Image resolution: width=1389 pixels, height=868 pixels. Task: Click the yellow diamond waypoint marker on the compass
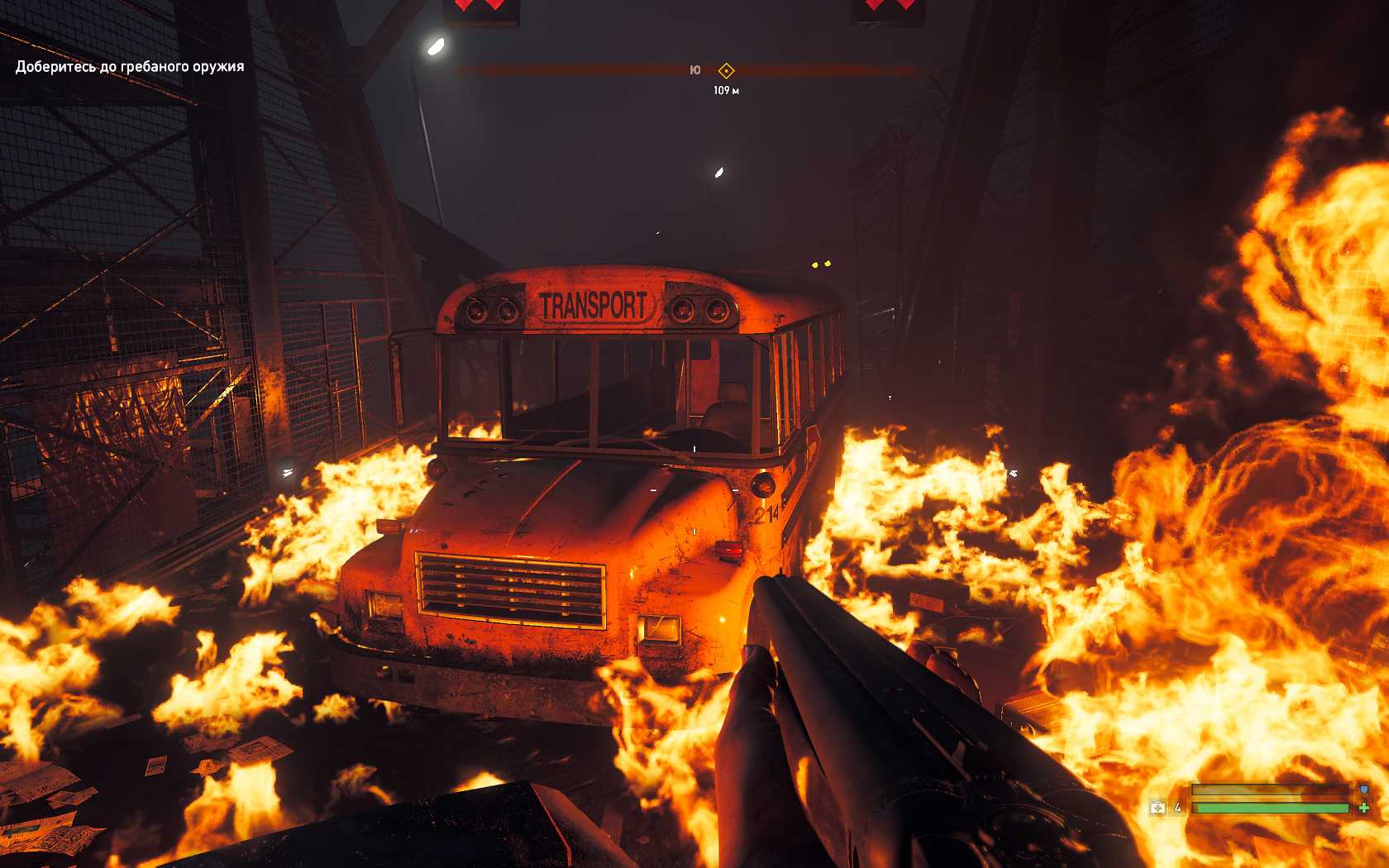tap(726, 71)
